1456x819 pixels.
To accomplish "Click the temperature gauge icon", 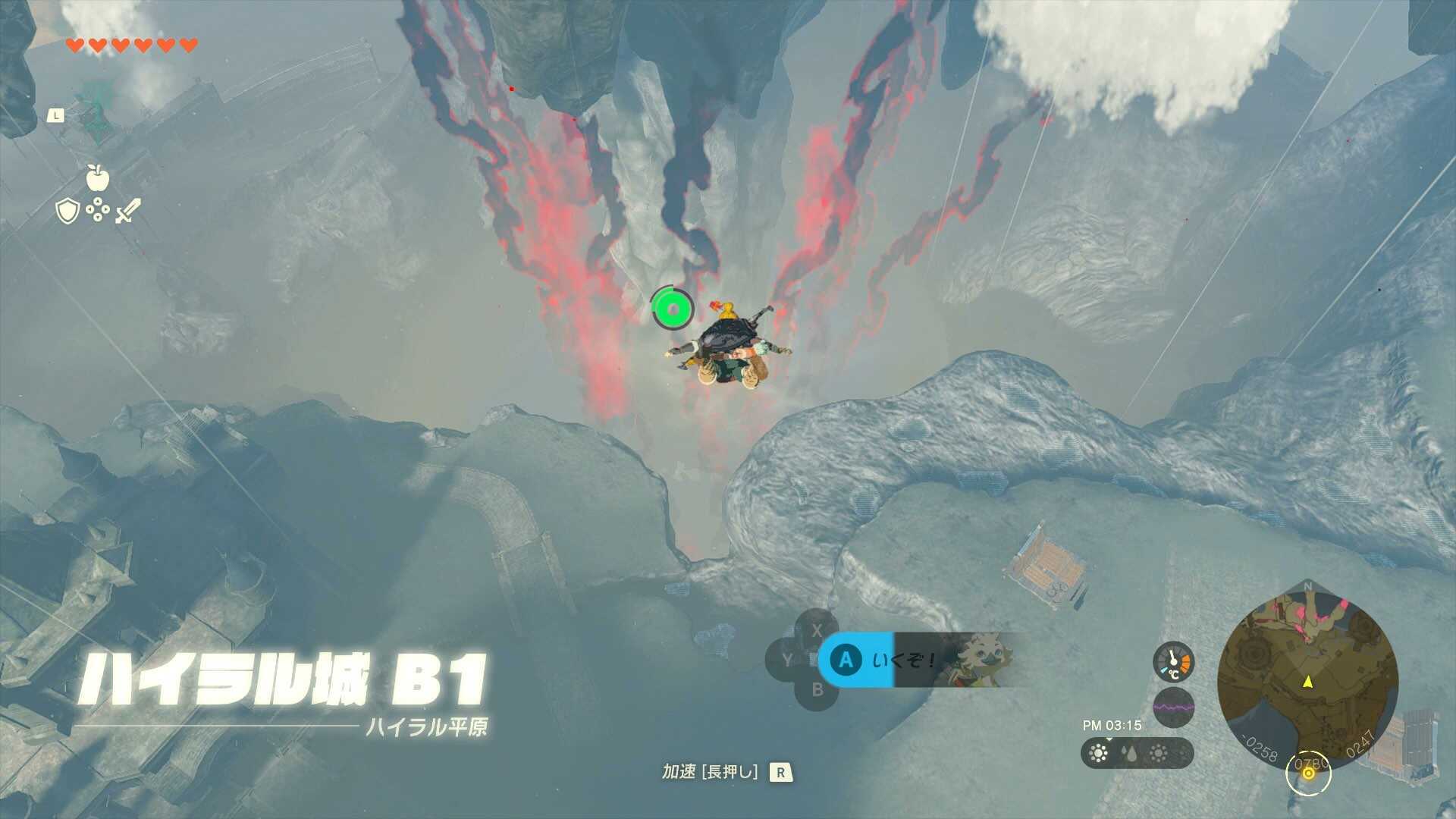I will 1173,663.
